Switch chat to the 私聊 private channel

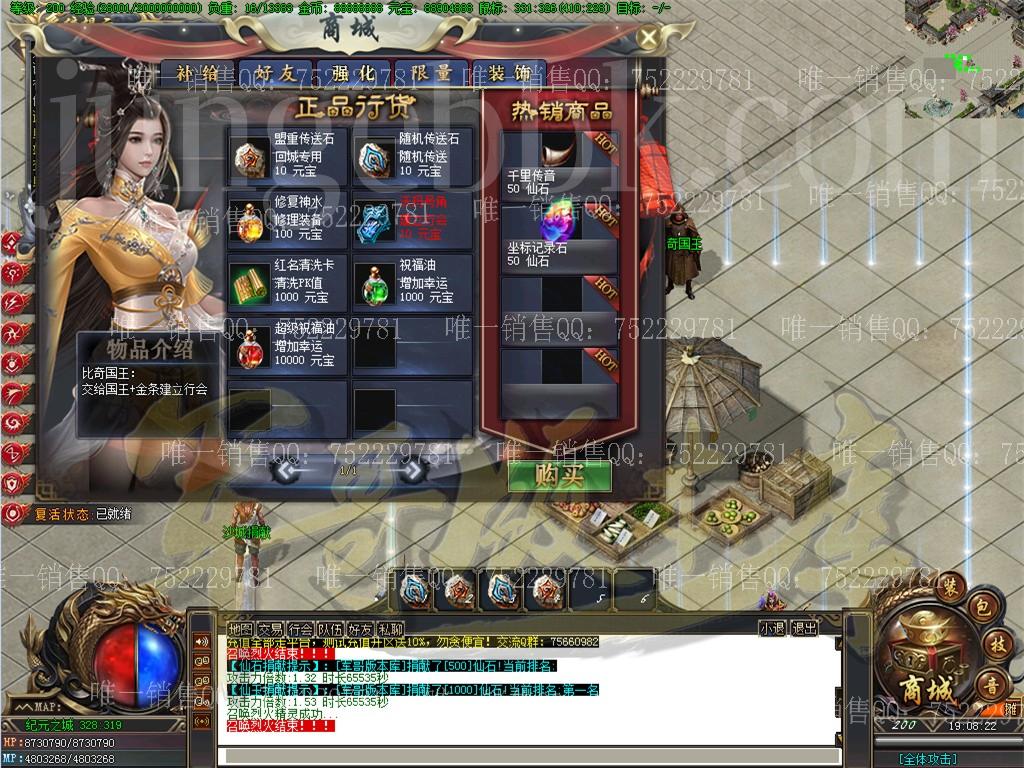[x=391, y=629]
